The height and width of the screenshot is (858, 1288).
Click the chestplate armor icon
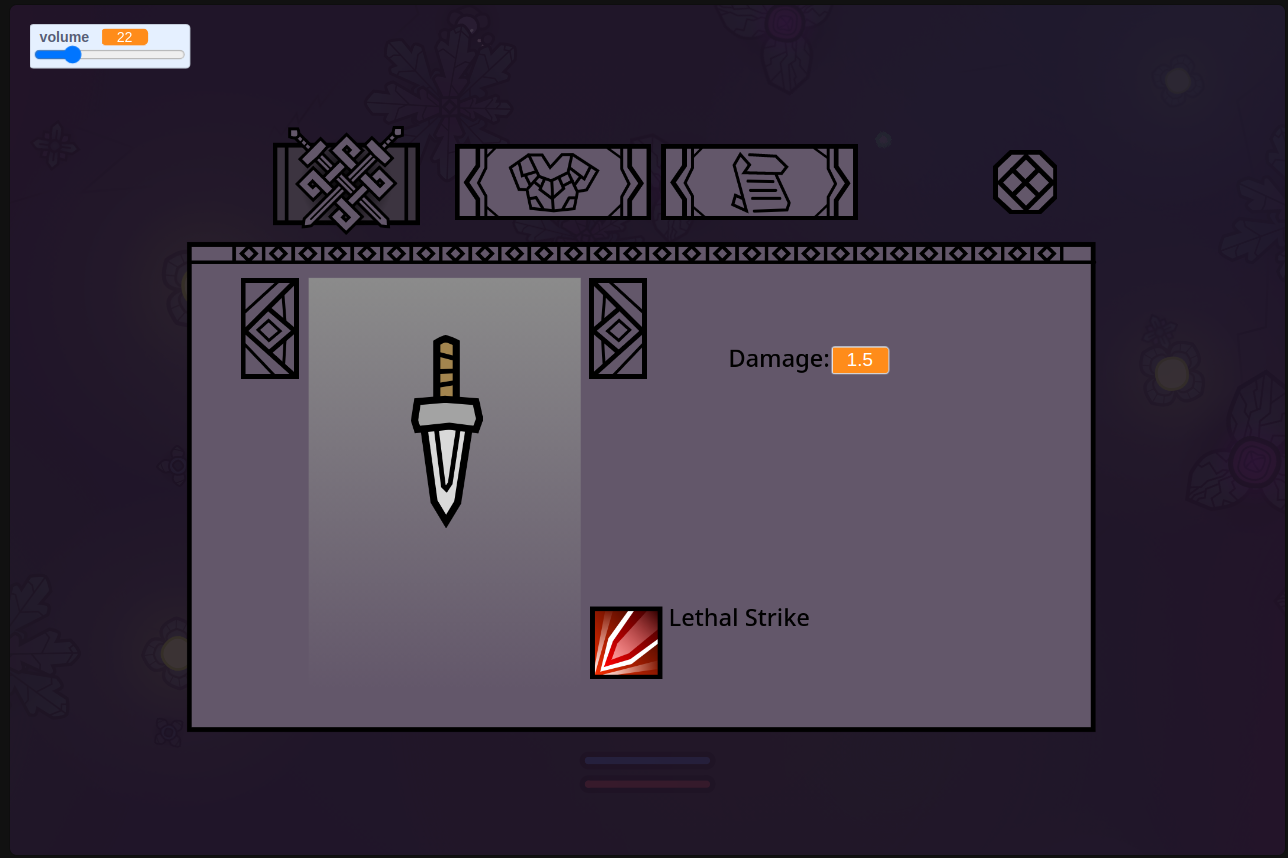(552, 181)
